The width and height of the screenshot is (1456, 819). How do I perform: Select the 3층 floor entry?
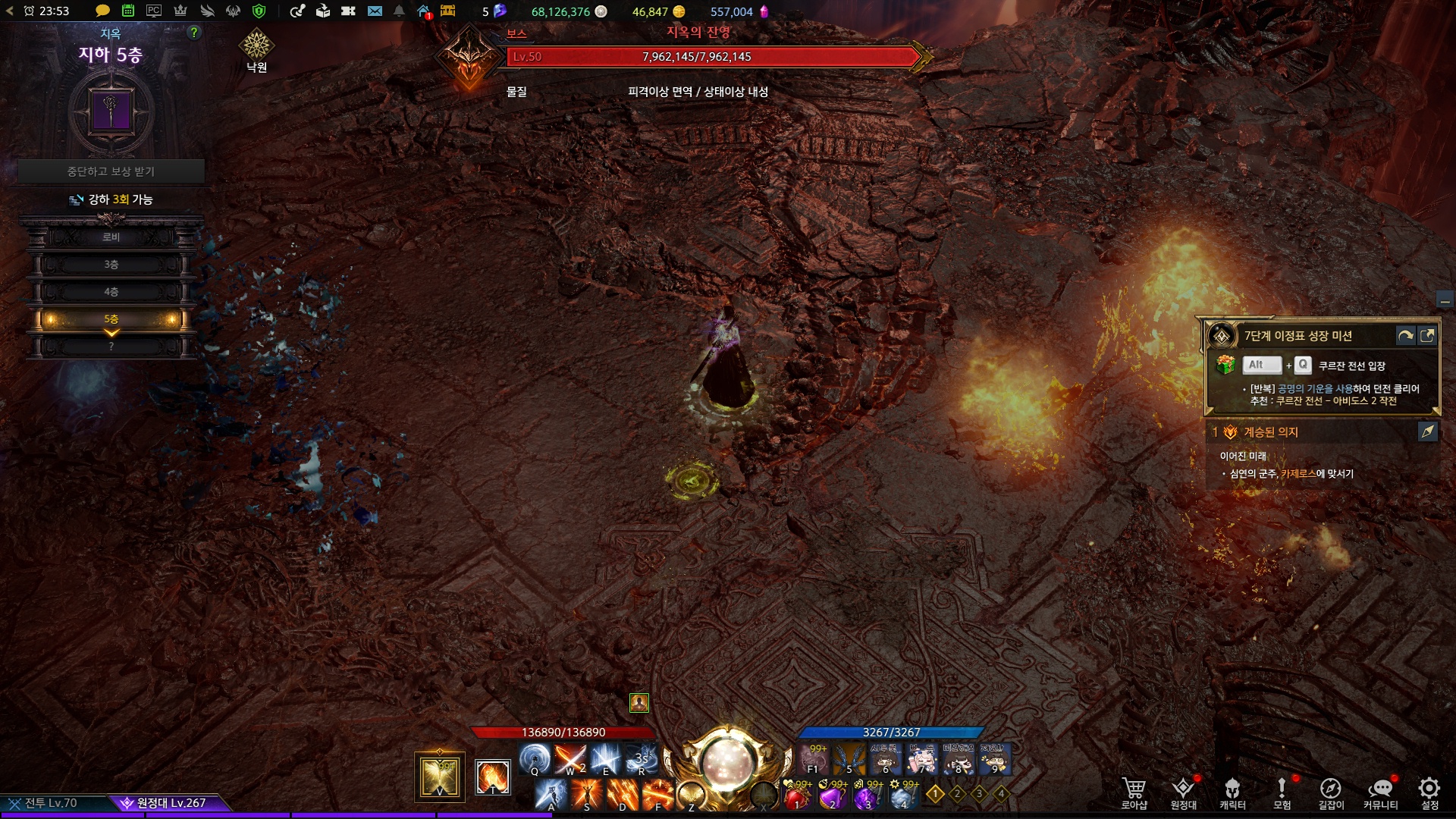point(111,265)
